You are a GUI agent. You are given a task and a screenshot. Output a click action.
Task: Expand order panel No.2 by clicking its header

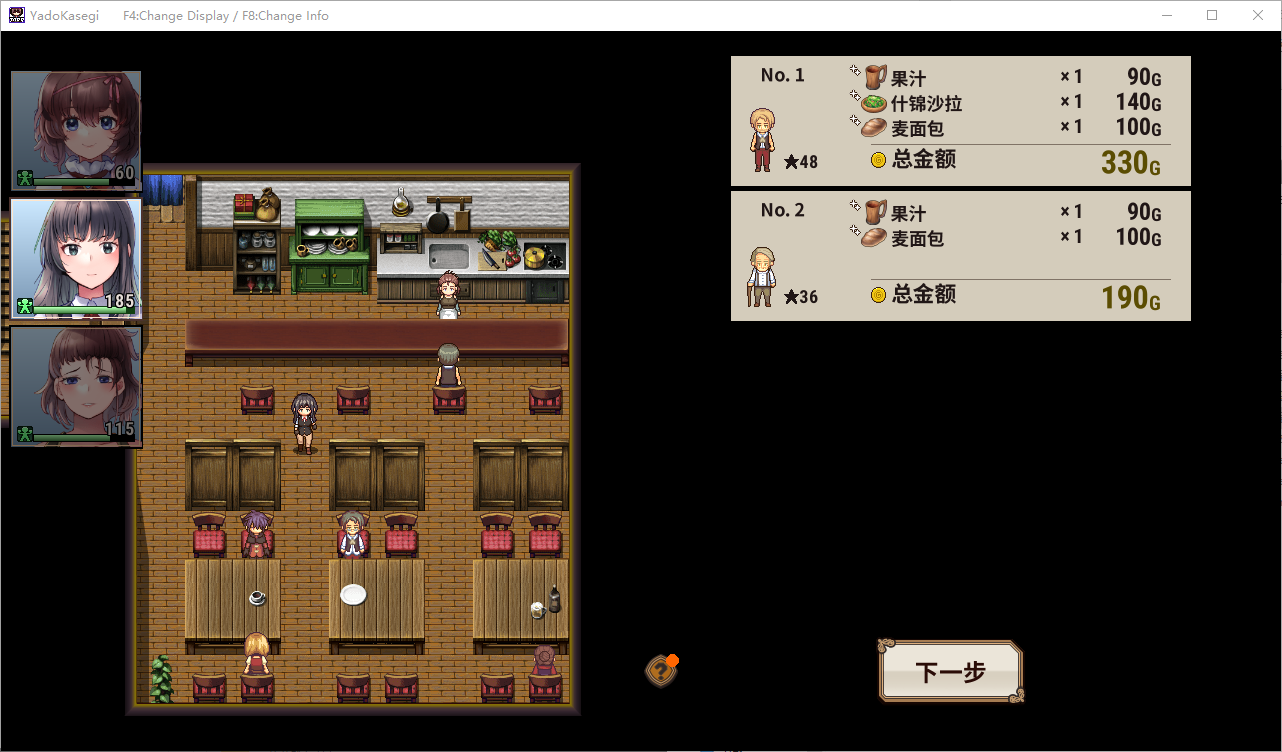(x=781, y=210)
